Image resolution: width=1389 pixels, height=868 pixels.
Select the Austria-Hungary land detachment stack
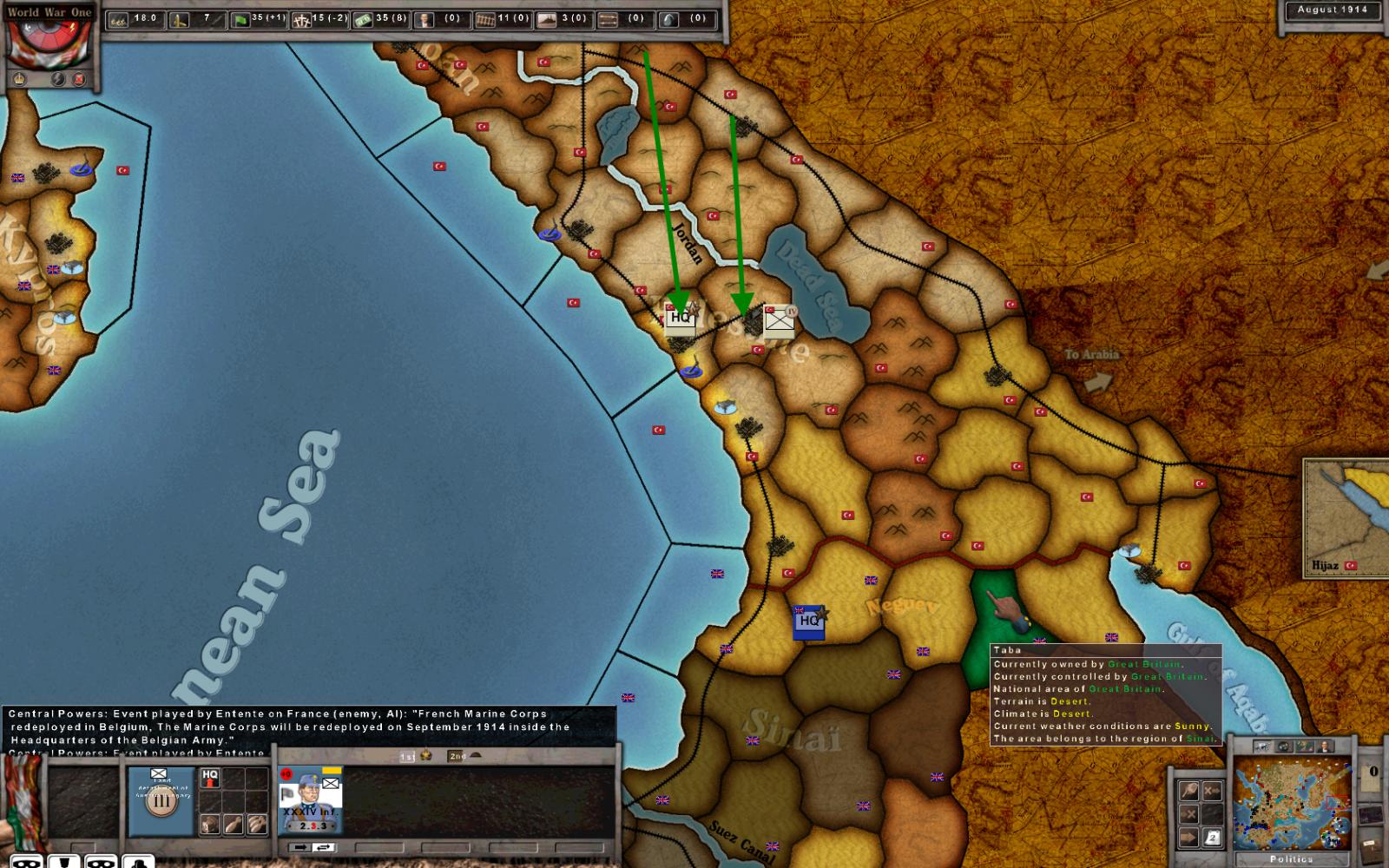point(161,800)
